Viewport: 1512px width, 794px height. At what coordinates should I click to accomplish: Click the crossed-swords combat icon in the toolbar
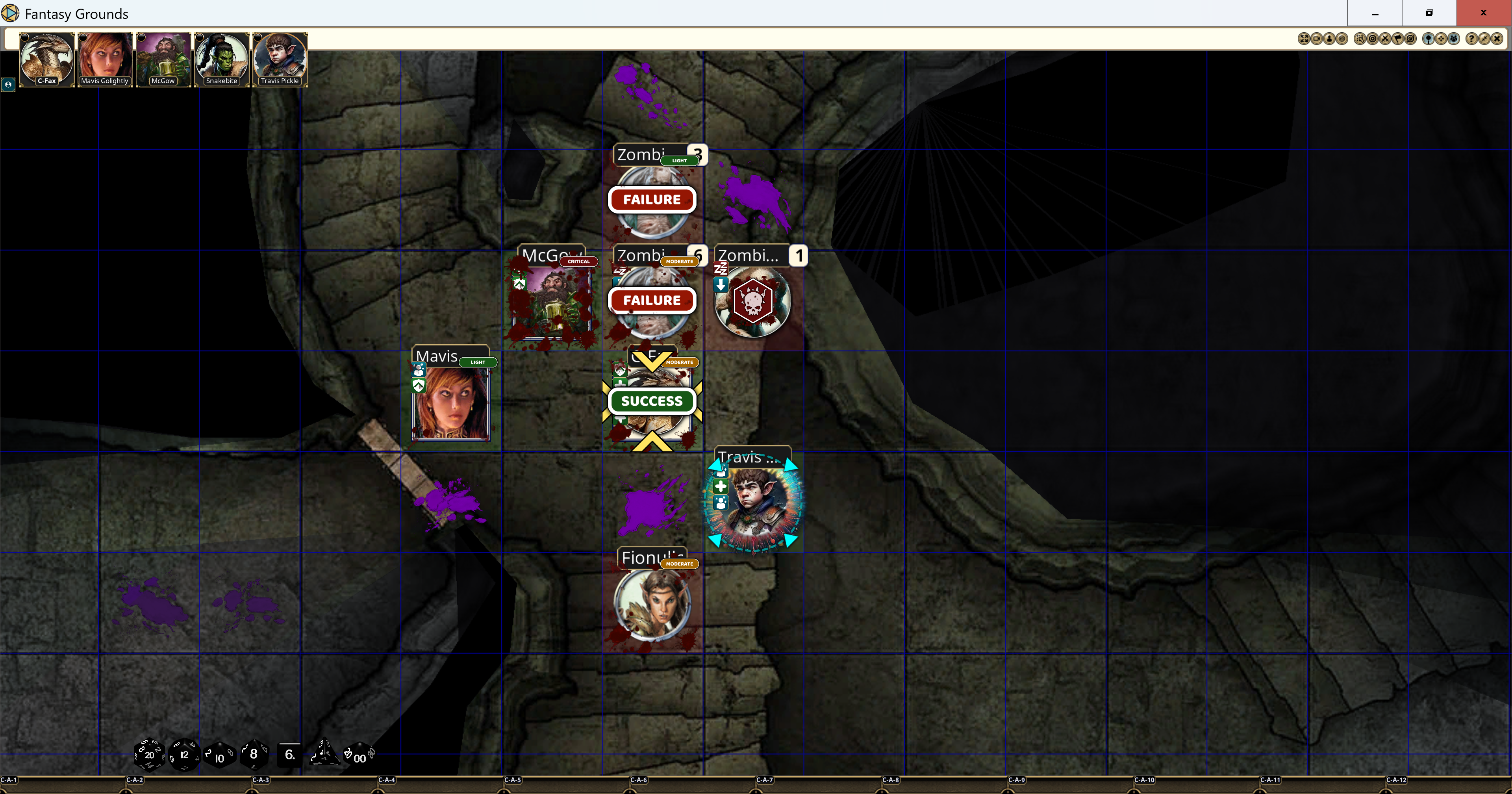[x=1386, y=39]
